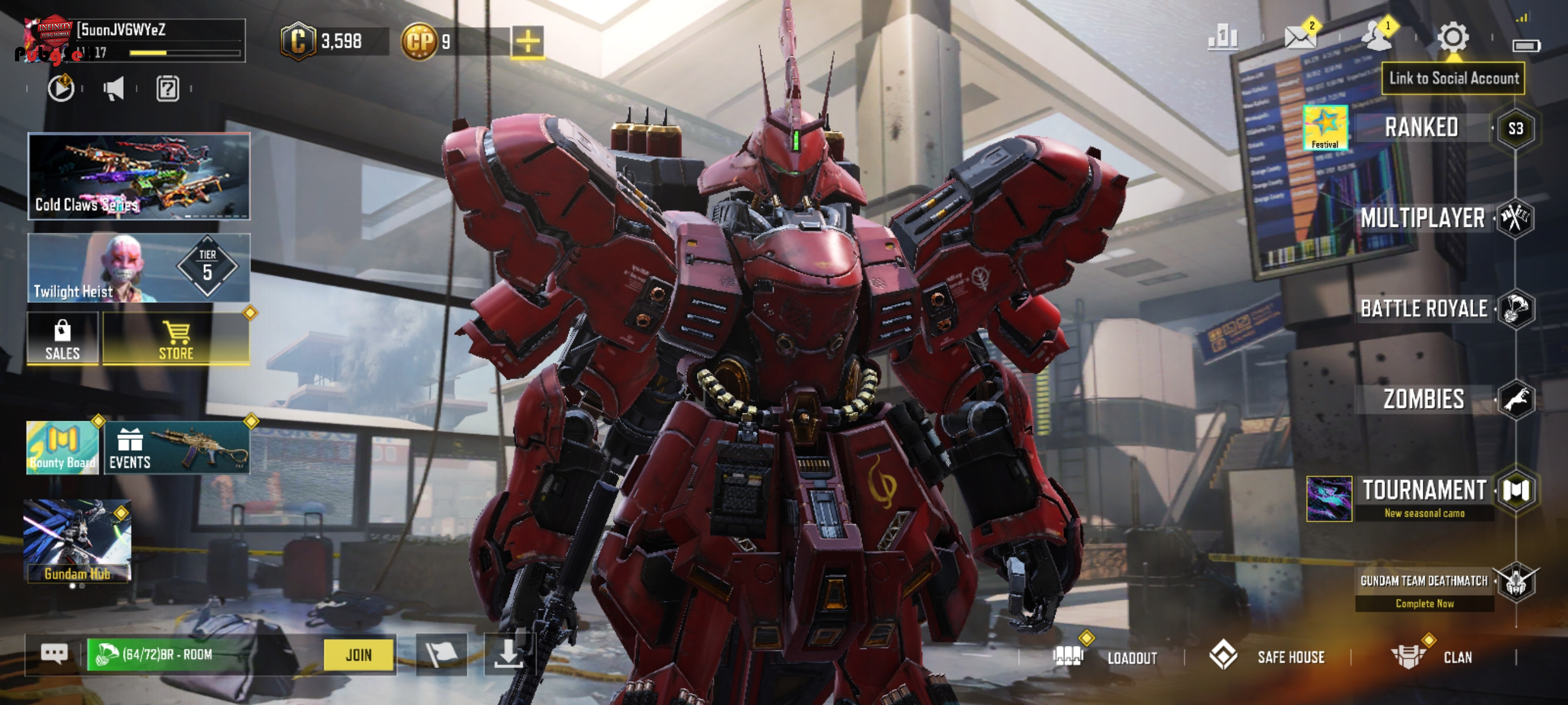
Task: Open the Bounty Board
Action: (62, 448)
